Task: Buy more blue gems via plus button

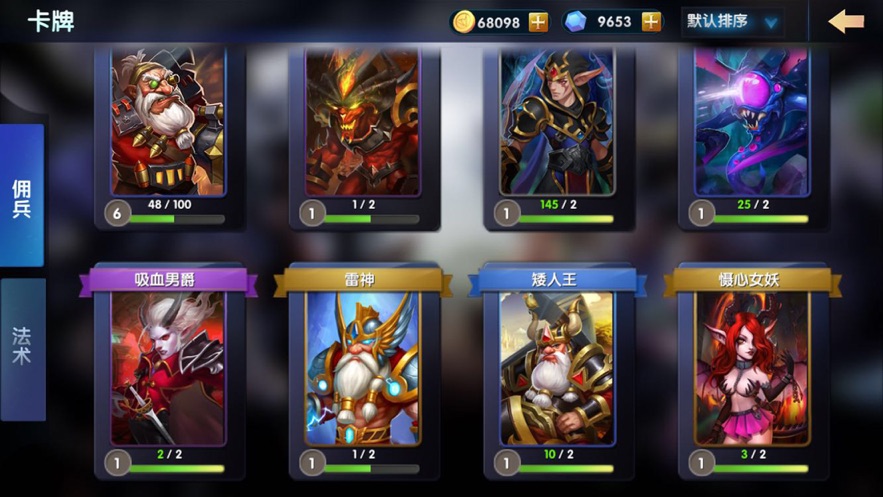Action: point(651,22)
